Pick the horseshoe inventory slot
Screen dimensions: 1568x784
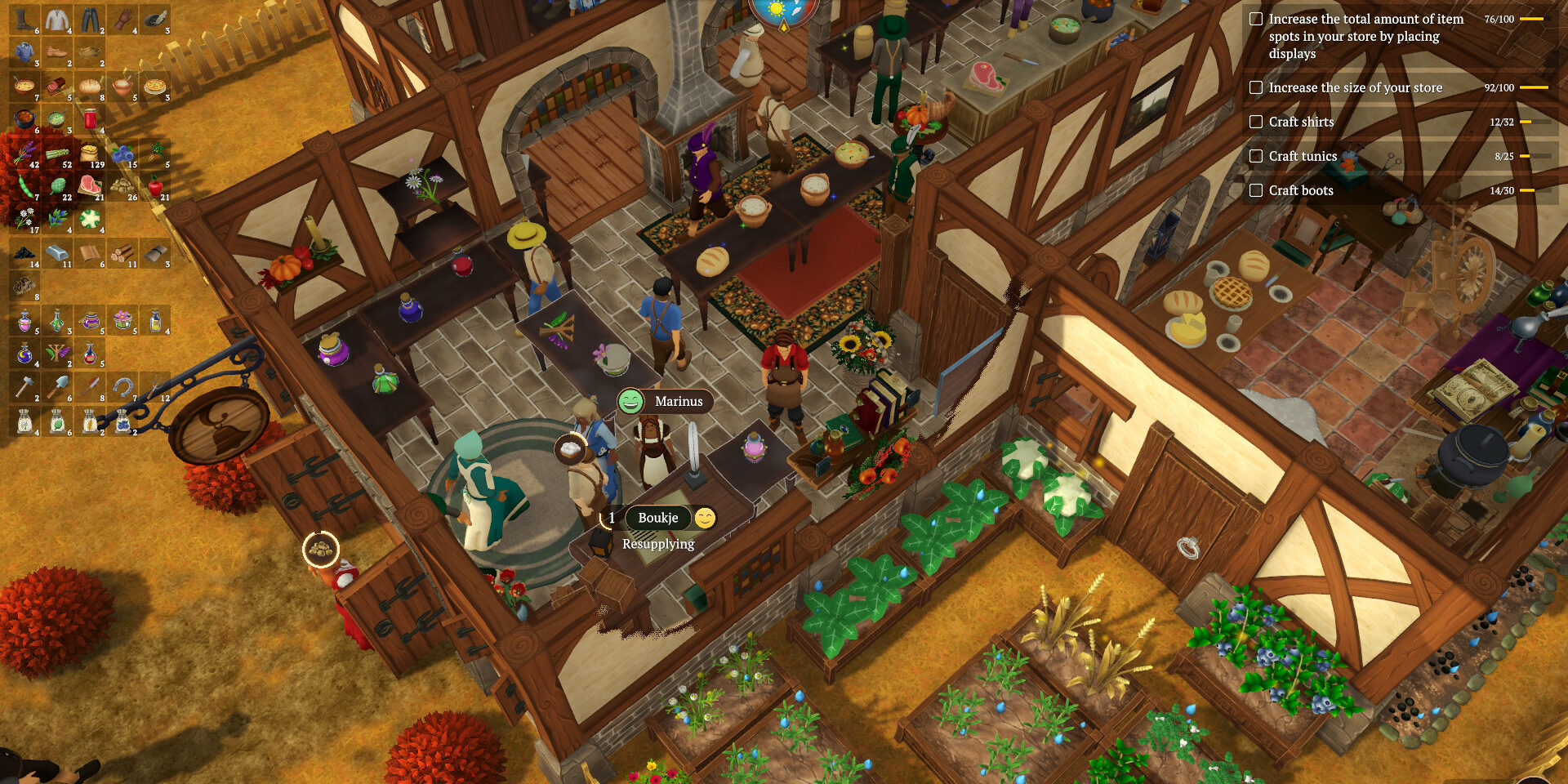(122, 388)
